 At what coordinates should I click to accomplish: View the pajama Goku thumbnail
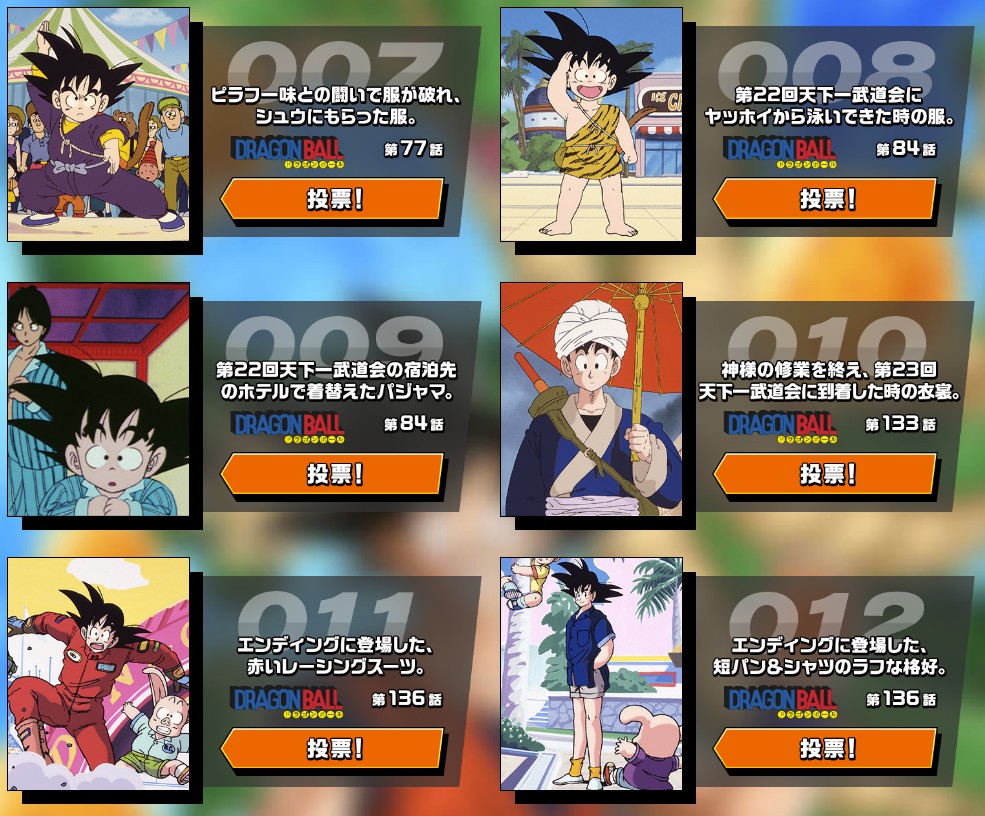[98, 399]
